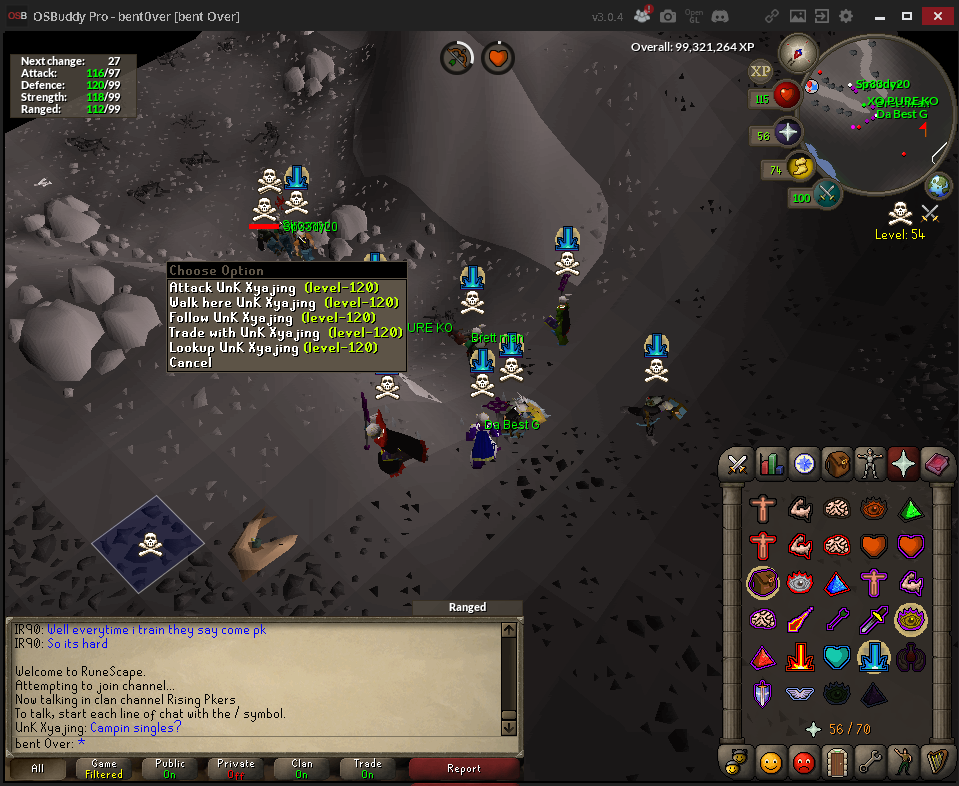Cancel the Choose Option menu
This screenshot has width=959, height=786.
[190, 363]
